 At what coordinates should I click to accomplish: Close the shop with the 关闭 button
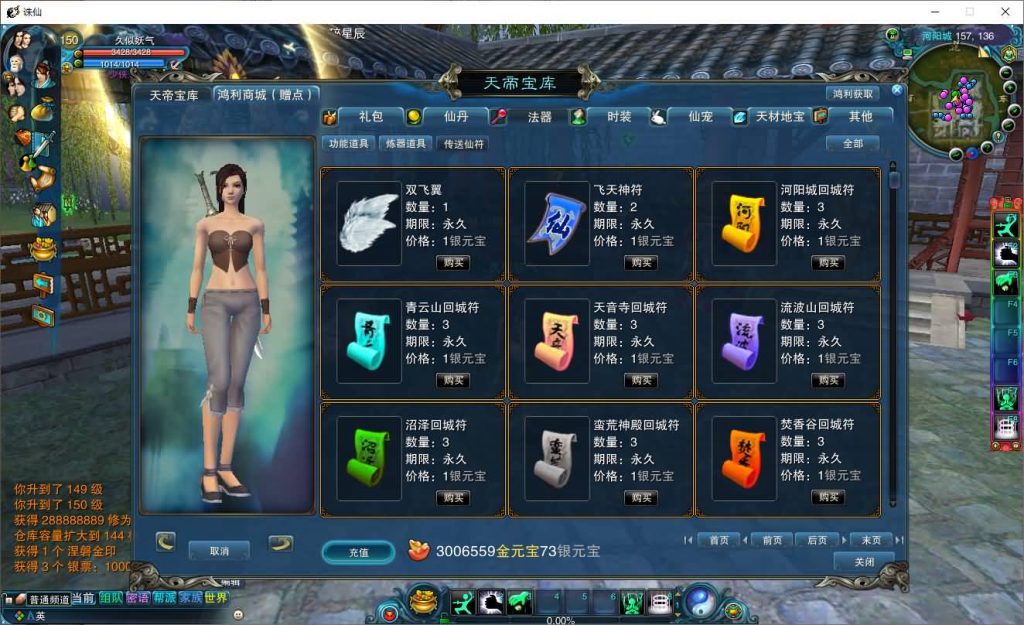click(864, 562)
